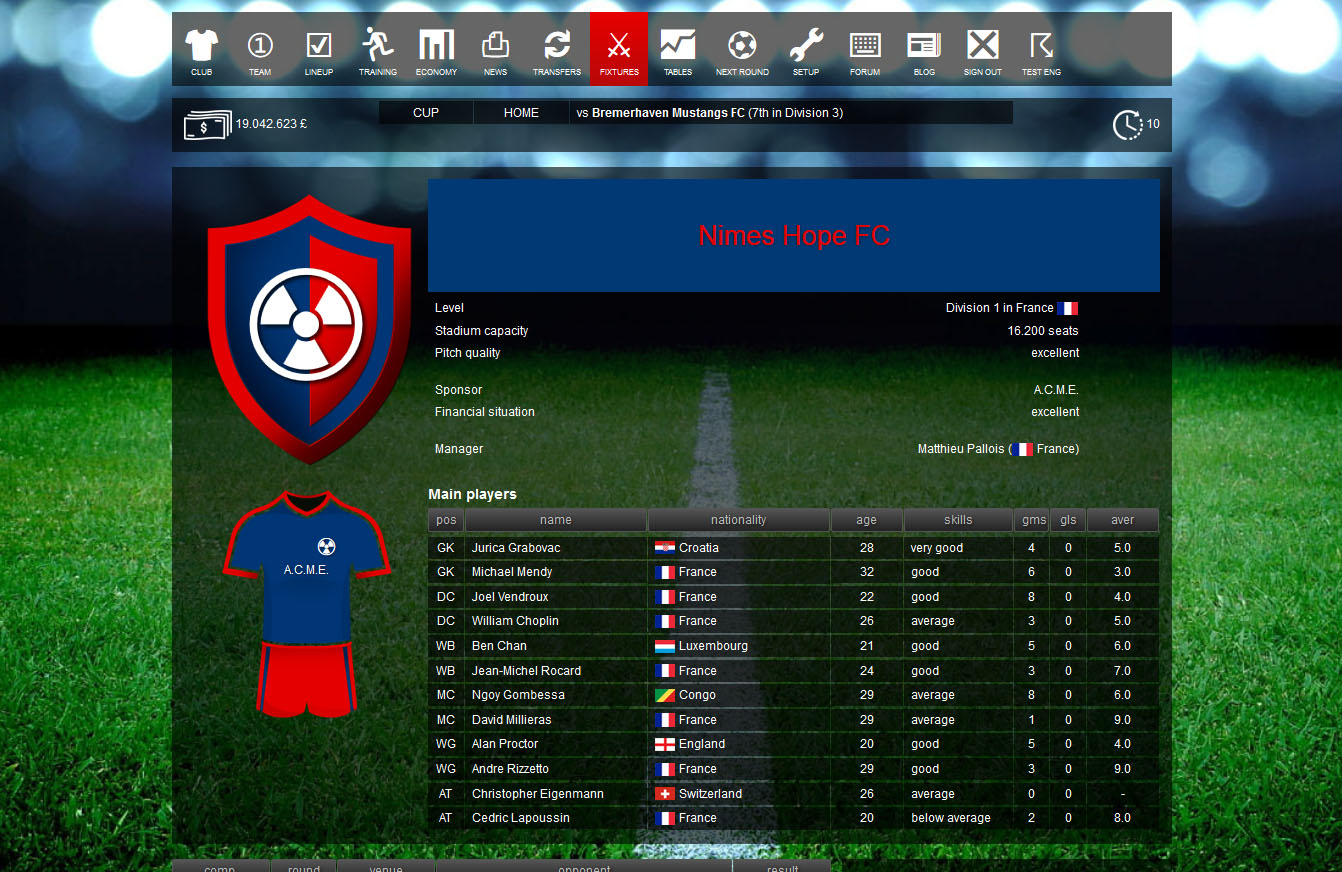This screenshot has width=1342, height=872.
Task: Check the latest News
Action: [496, 48]
